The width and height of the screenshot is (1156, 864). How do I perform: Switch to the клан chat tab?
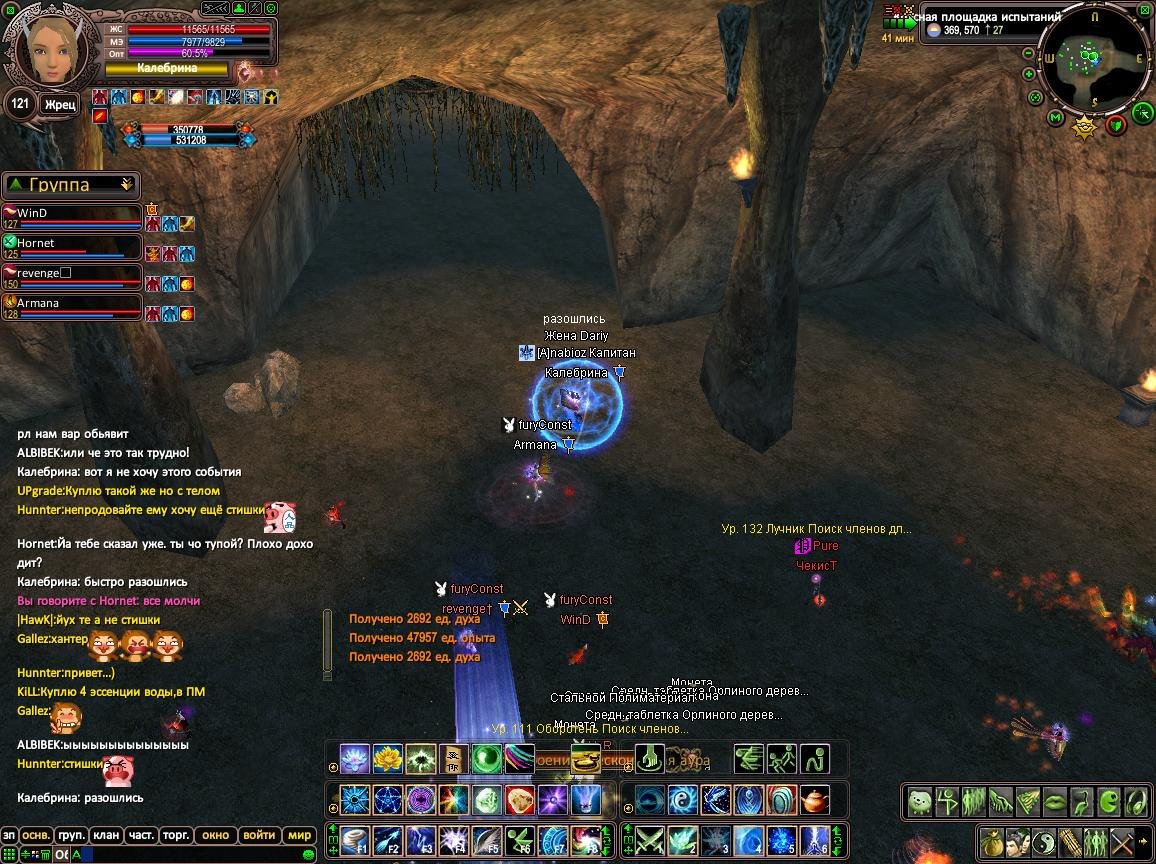tap(105, 835)
